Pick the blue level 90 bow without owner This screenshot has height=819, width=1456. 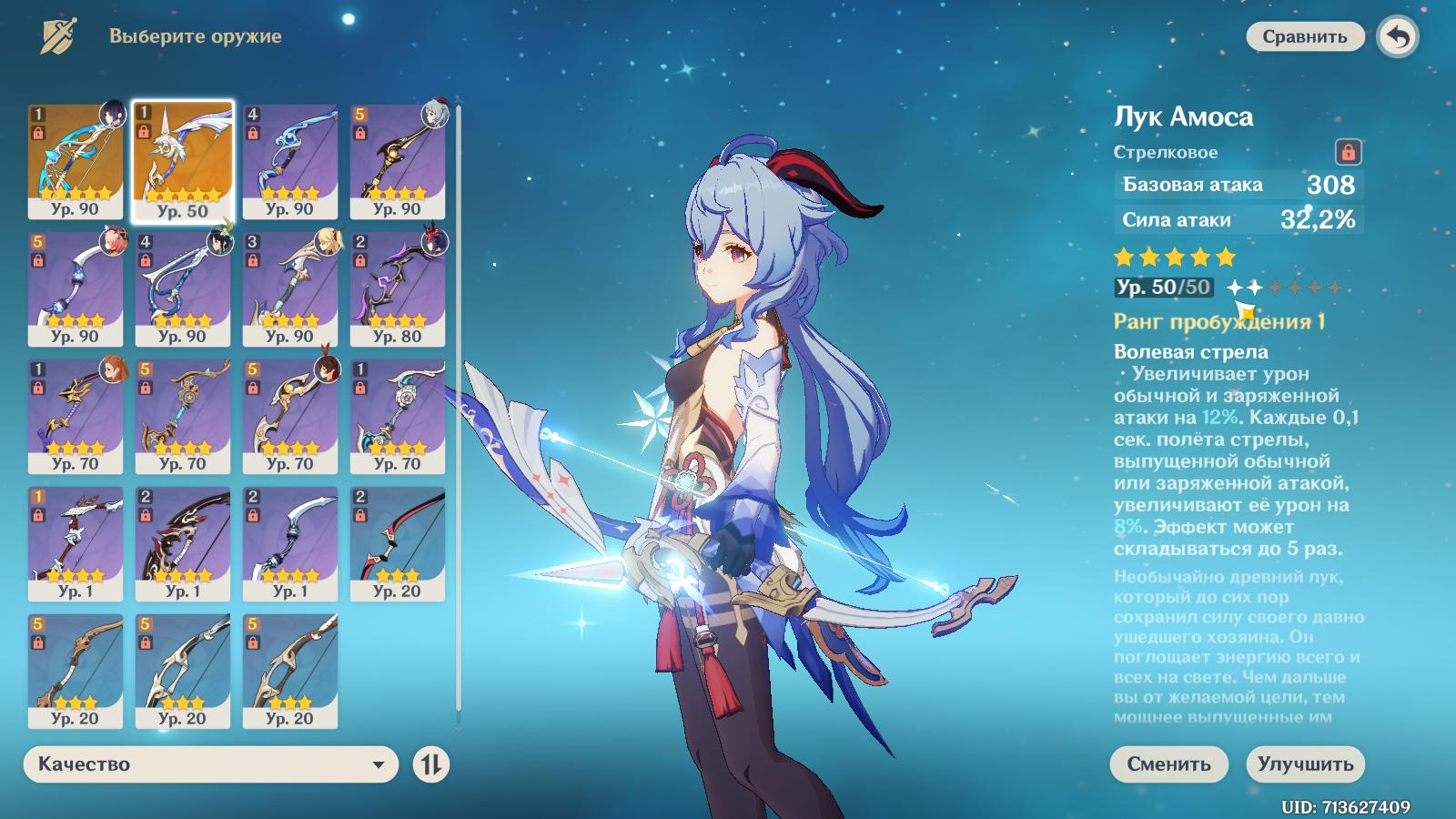coord(290,160)
